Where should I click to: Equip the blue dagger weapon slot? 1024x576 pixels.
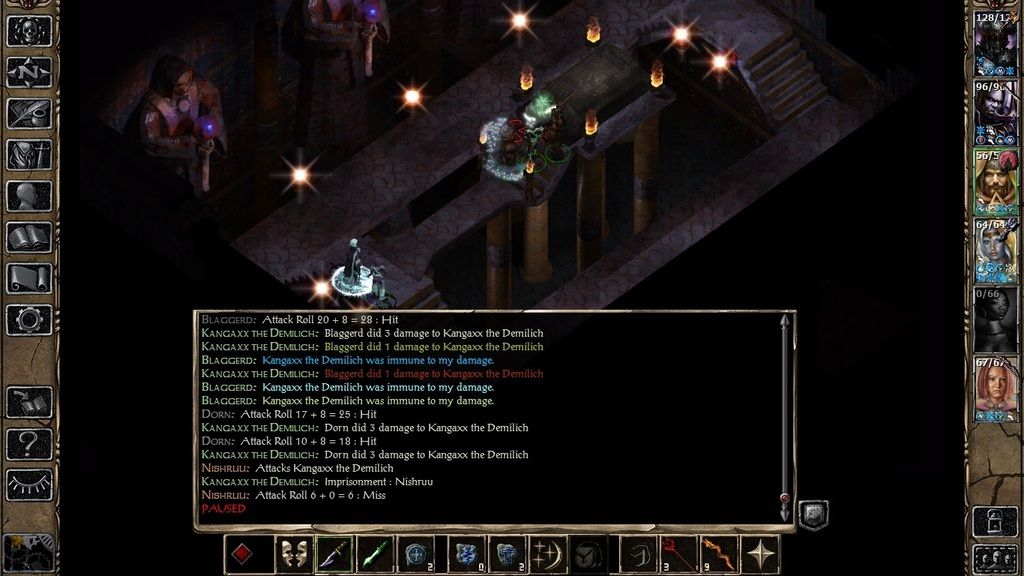coord(334,554)
